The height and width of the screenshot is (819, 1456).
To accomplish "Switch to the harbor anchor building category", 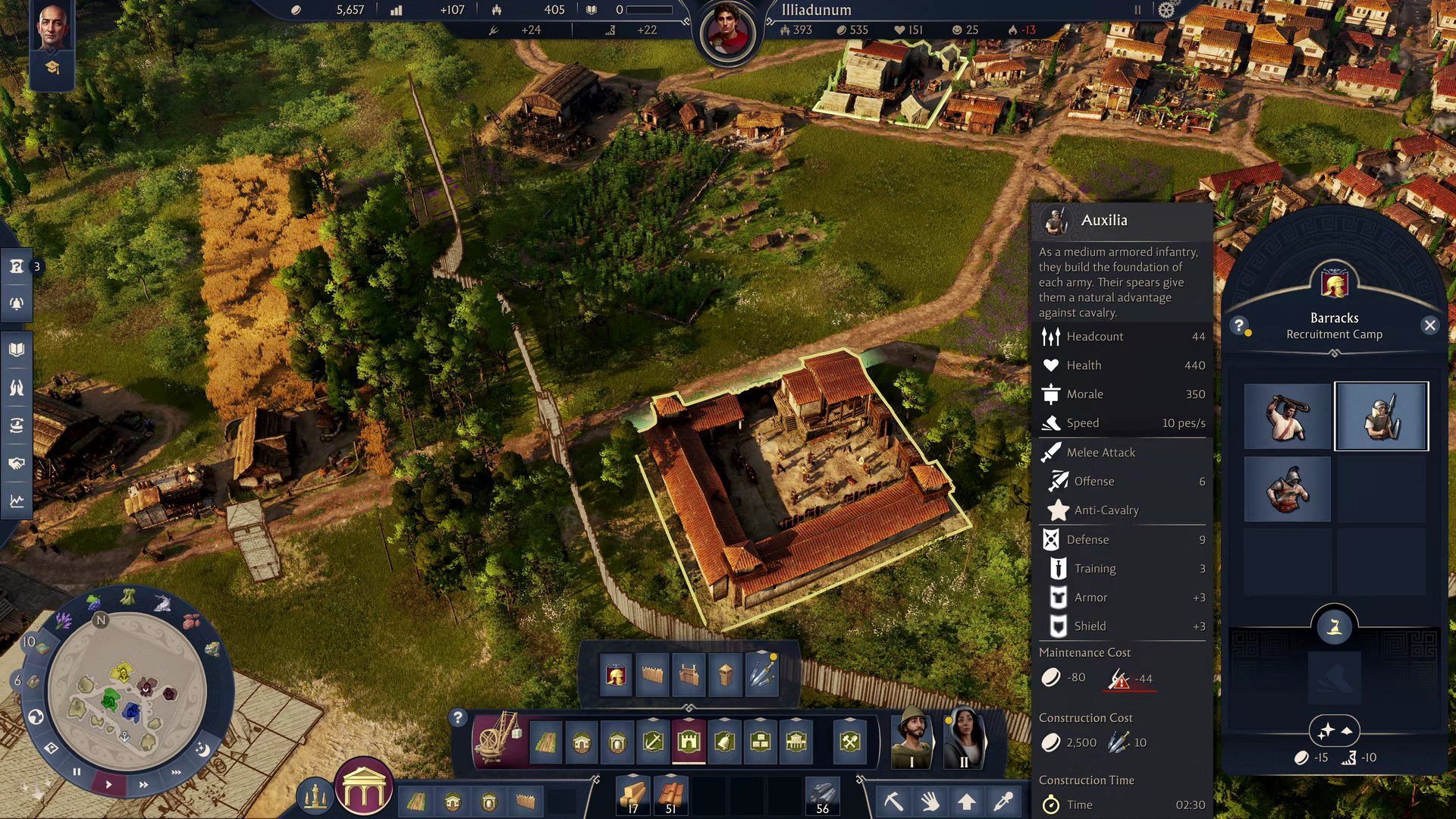I will point(652,742).
